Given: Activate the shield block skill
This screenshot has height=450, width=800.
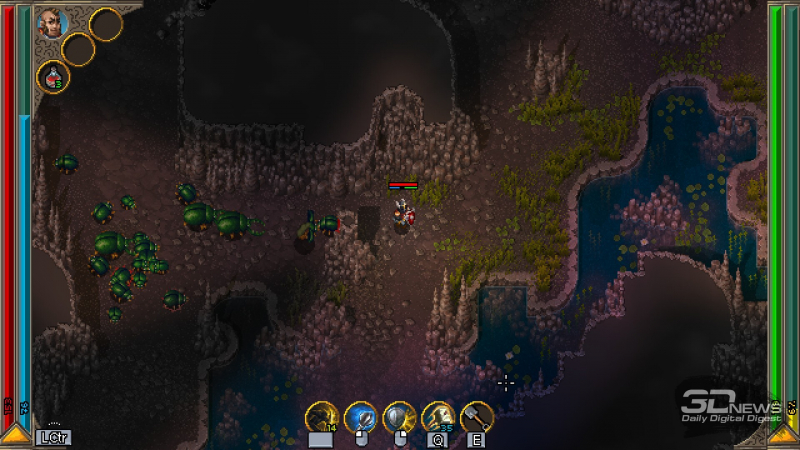Looking at the screenshot, I should click(399, 416).
